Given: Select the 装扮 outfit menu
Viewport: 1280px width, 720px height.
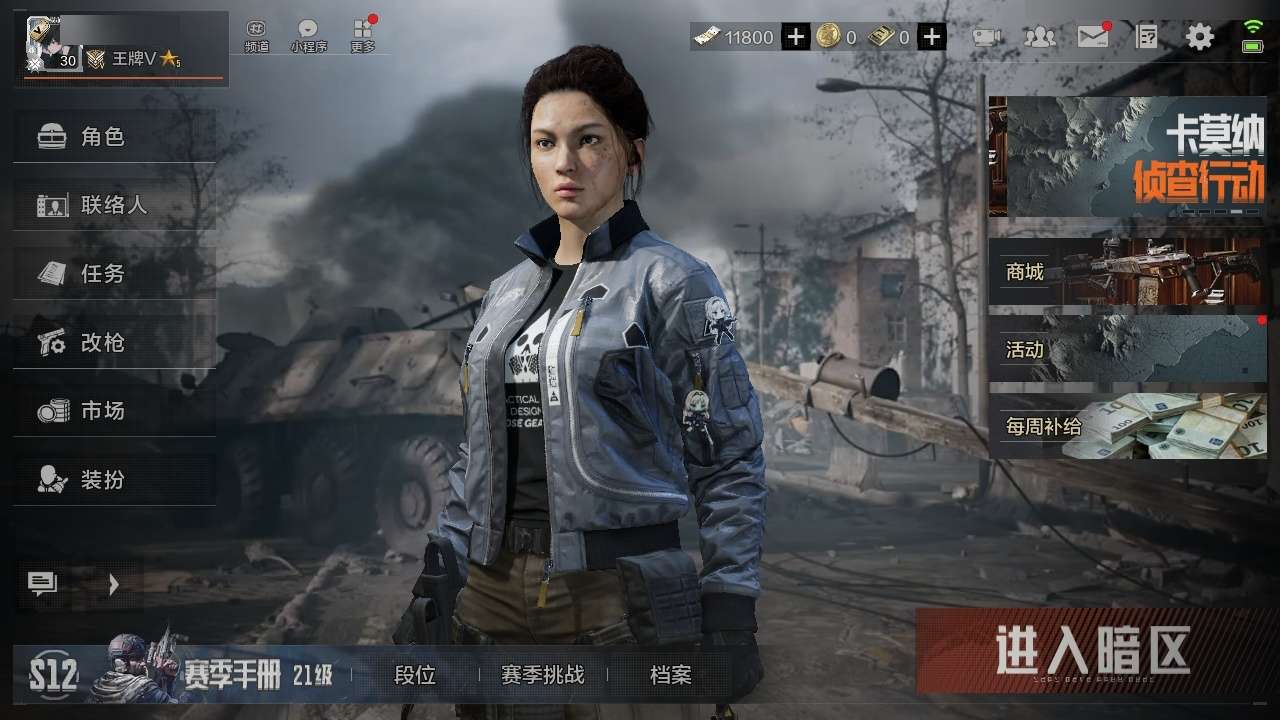Looking at the screenshot, I should point(114,480).
